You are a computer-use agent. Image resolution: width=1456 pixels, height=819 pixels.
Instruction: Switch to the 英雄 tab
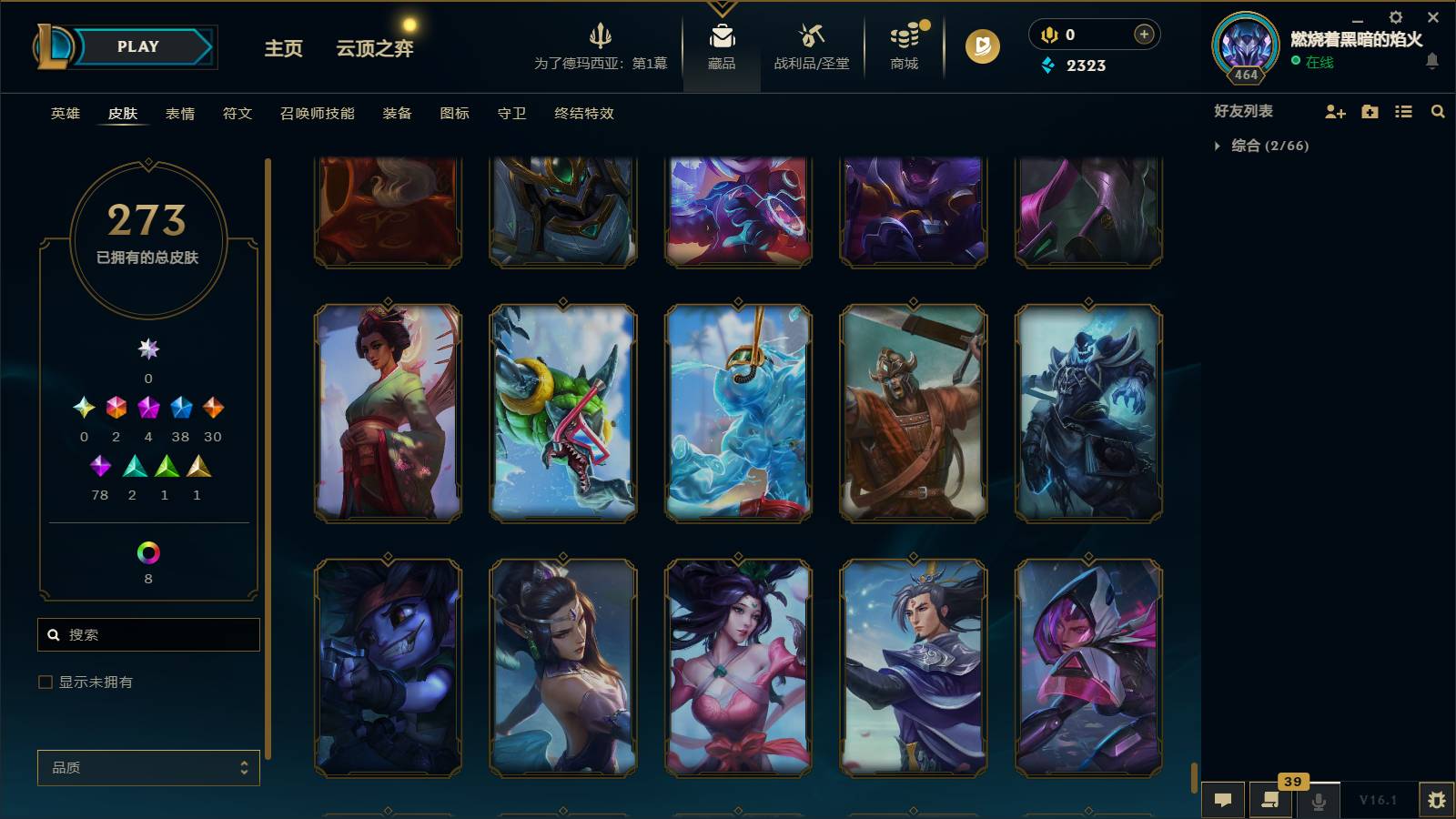[64, 114]
